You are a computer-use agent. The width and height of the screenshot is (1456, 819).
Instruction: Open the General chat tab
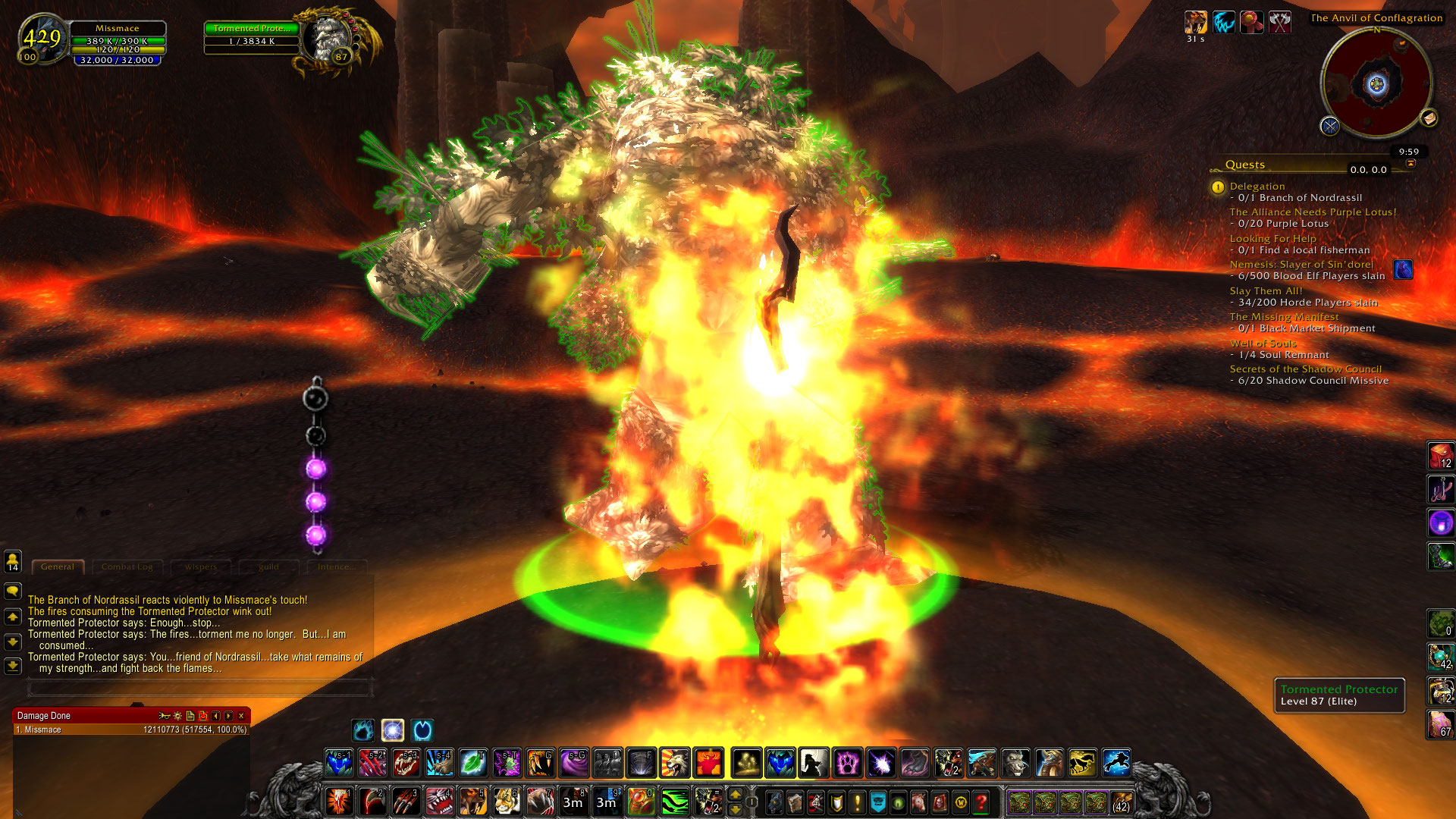click(x=58, y=566)
